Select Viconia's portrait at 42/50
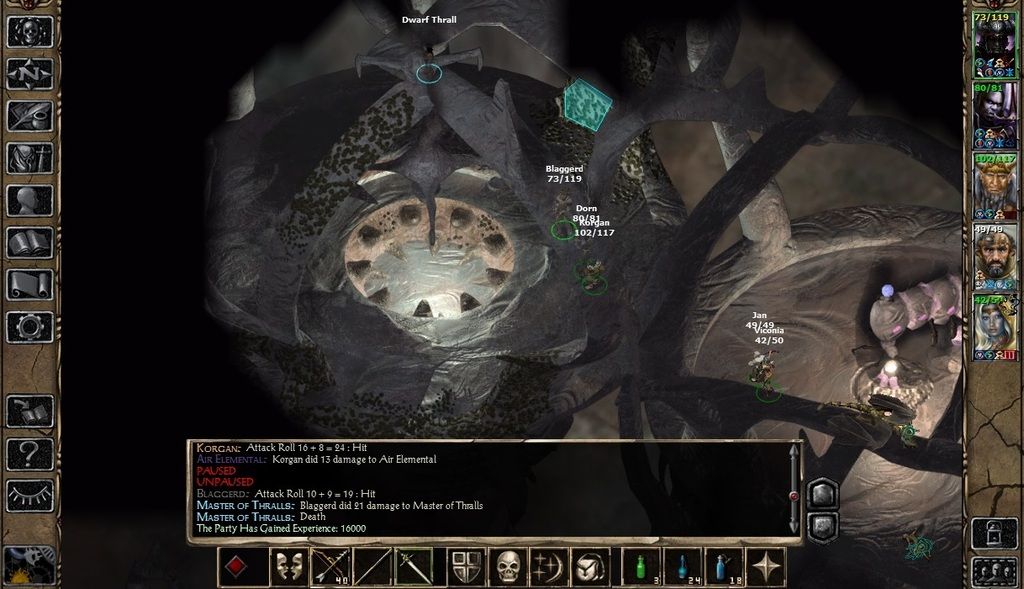 coord(994,327)
